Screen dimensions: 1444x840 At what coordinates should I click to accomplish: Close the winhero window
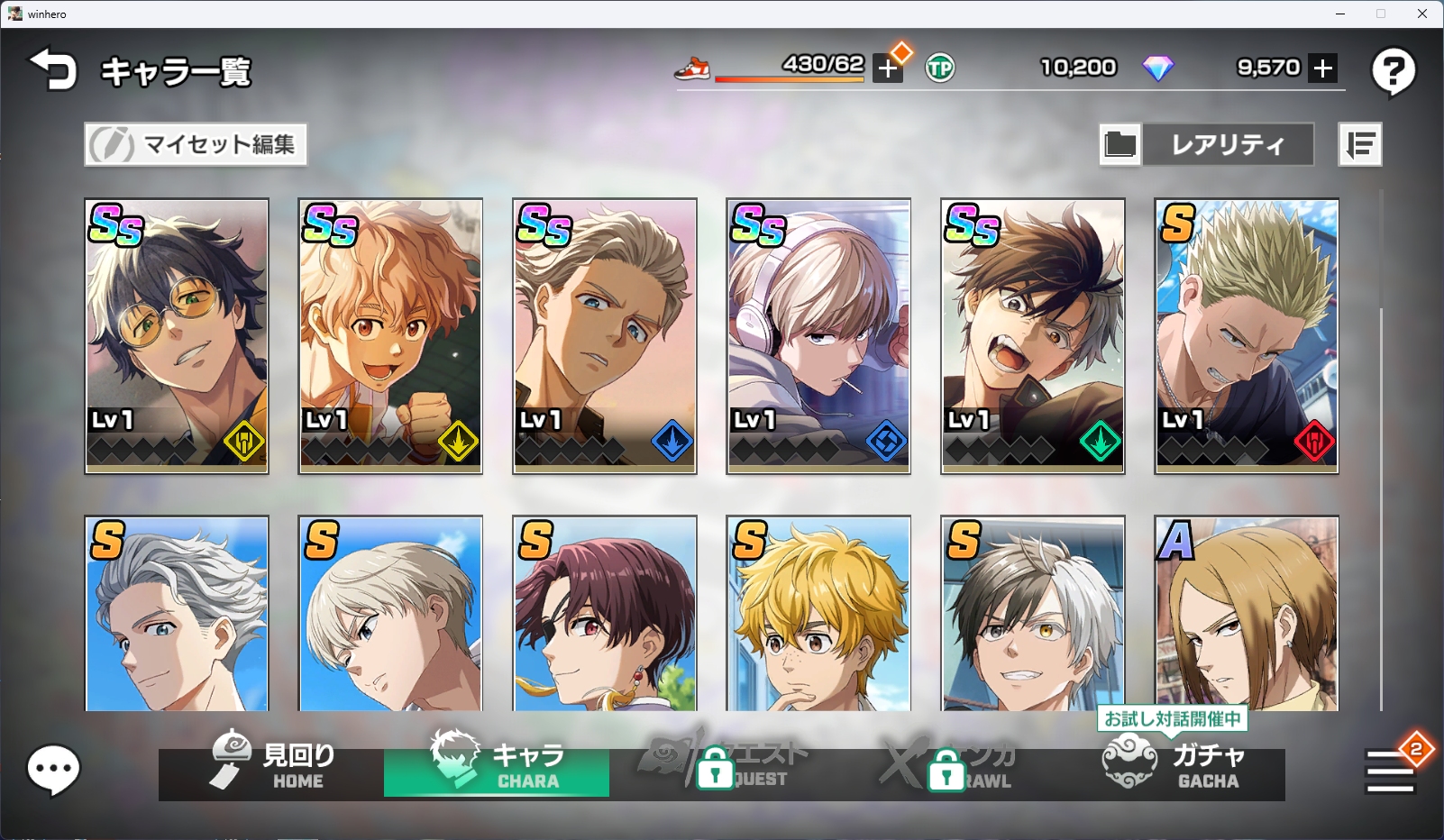(x=1421, y=14)
